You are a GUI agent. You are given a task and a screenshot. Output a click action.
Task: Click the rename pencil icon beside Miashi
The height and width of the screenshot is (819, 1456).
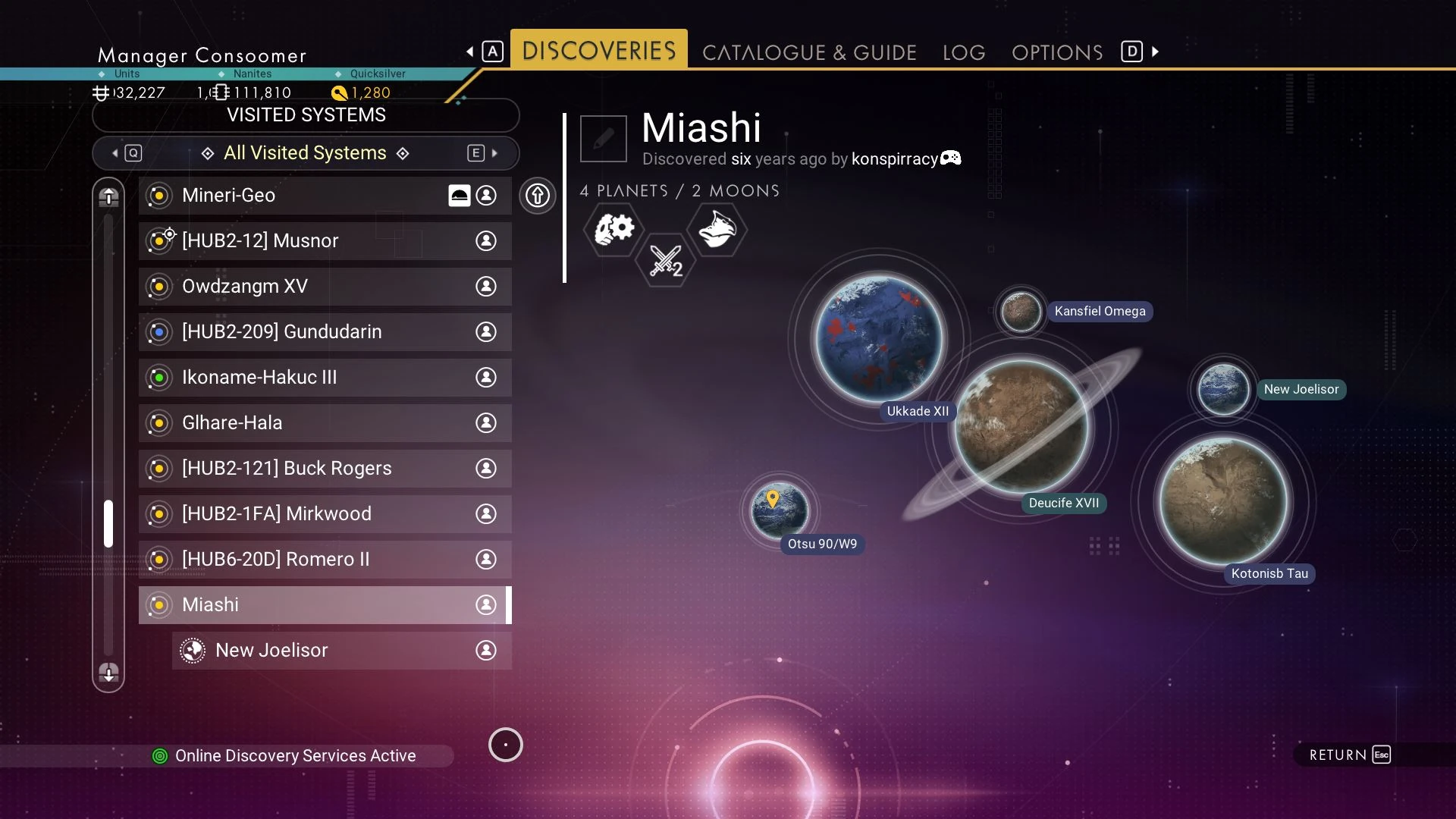tap(604, 139)
